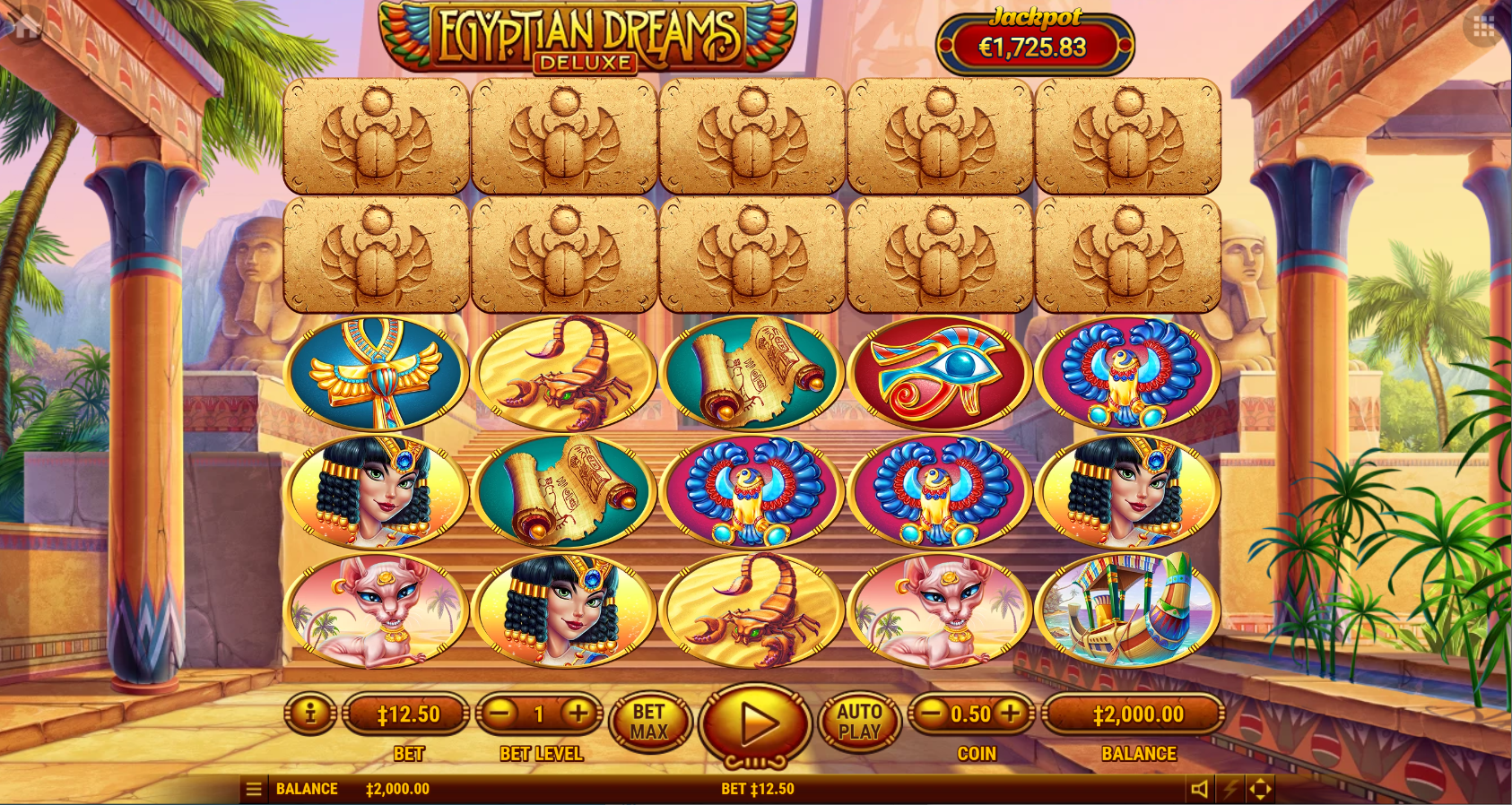The height and width of the screenshot is (805, 1512).
Task: Lower the coin value
Action: pyautogui.click(x=932, y=714)
